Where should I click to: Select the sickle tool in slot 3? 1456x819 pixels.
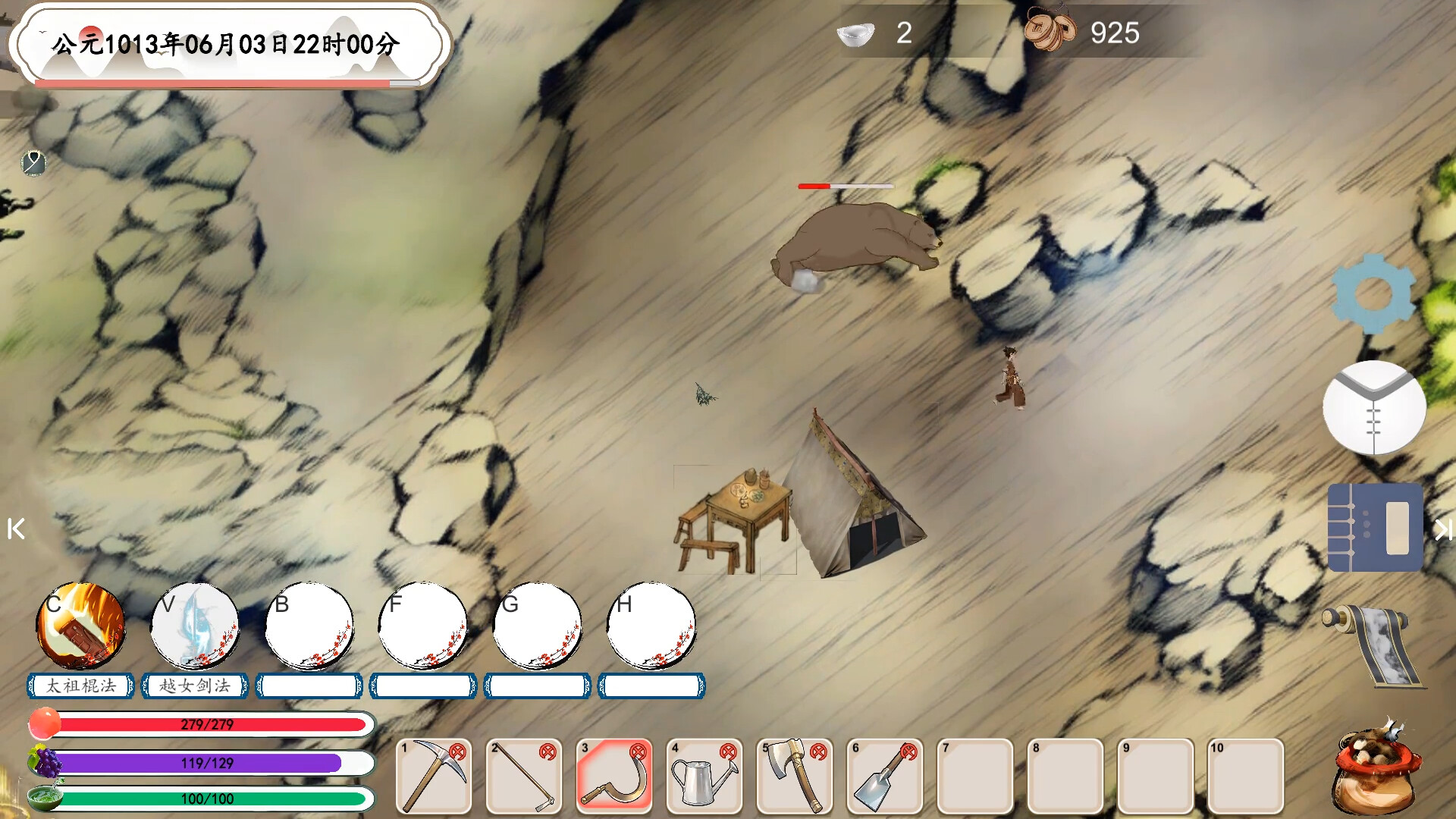[614, 776]
